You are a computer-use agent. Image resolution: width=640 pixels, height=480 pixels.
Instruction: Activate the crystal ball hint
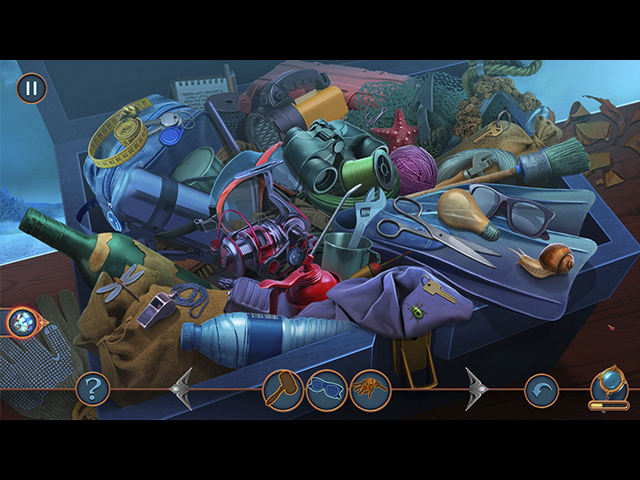(609, 385)
